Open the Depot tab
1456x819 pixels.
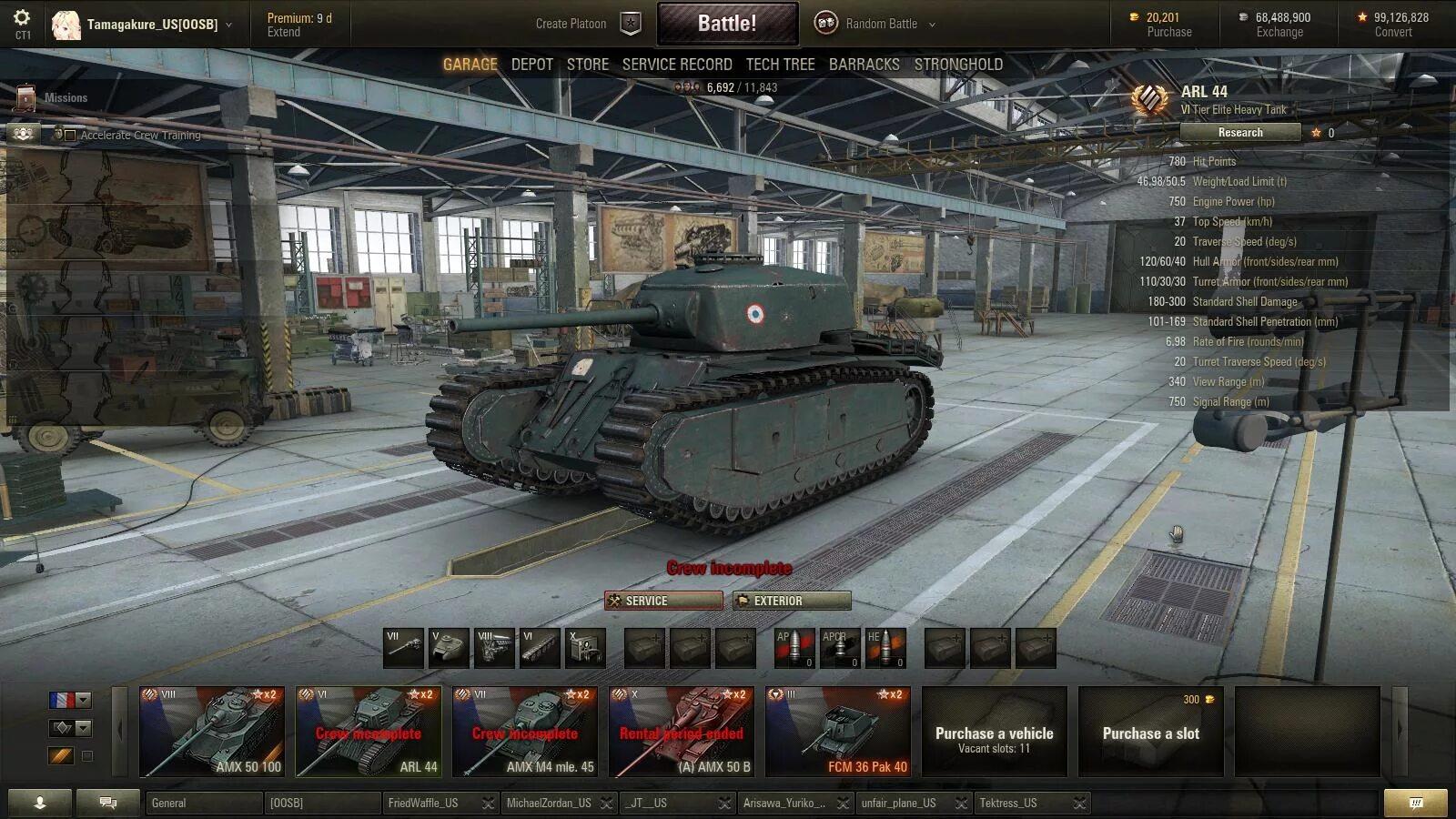[x=531, y=65]
